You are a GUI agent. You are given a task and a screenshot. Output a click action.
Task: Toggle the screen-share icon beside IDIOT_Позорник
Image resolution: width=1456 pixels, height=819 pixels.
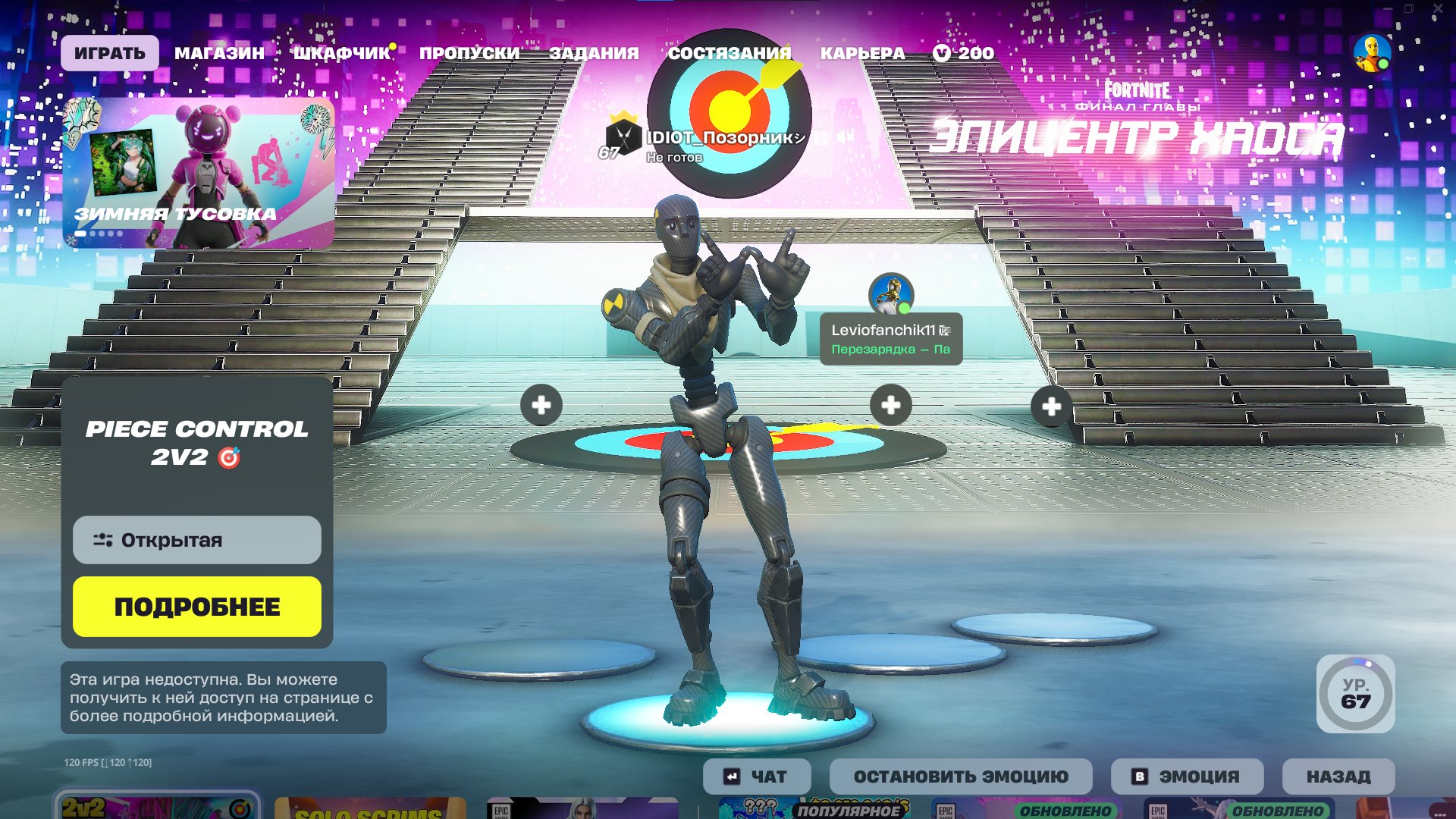(x=824, y=137)
